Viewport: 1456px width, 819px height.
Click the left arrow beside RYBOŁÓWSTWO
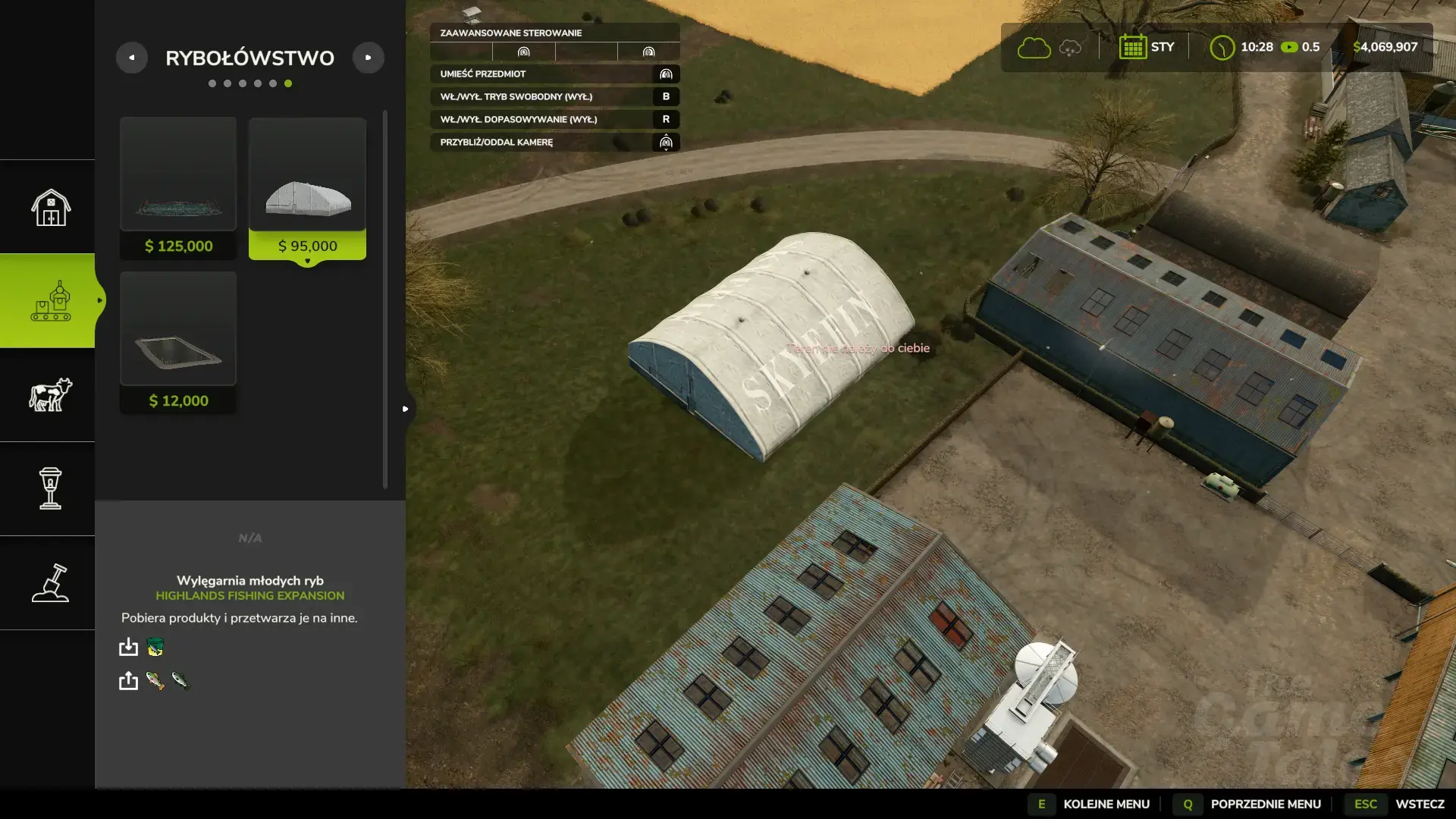133,57
